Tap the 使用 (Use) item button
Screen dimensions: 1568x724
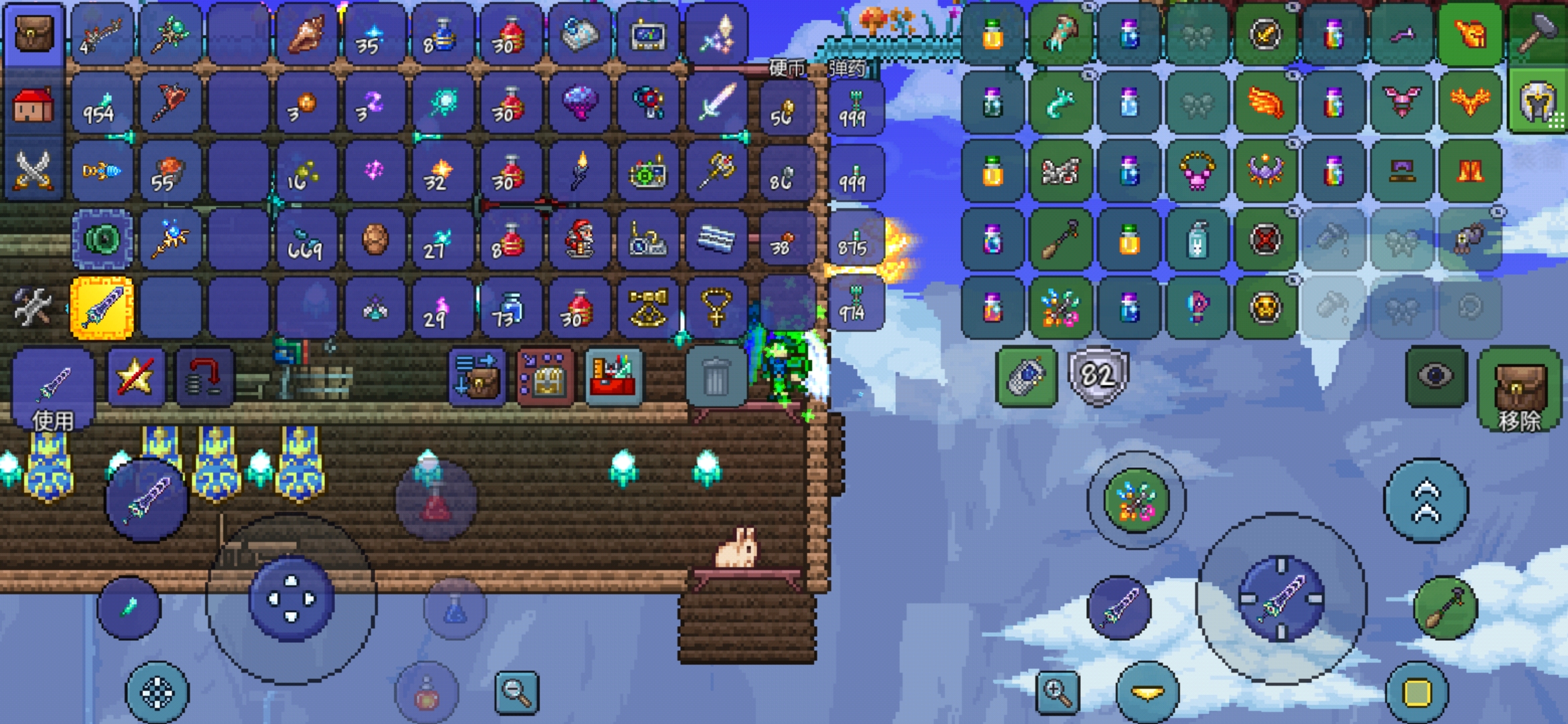(53, 389)
